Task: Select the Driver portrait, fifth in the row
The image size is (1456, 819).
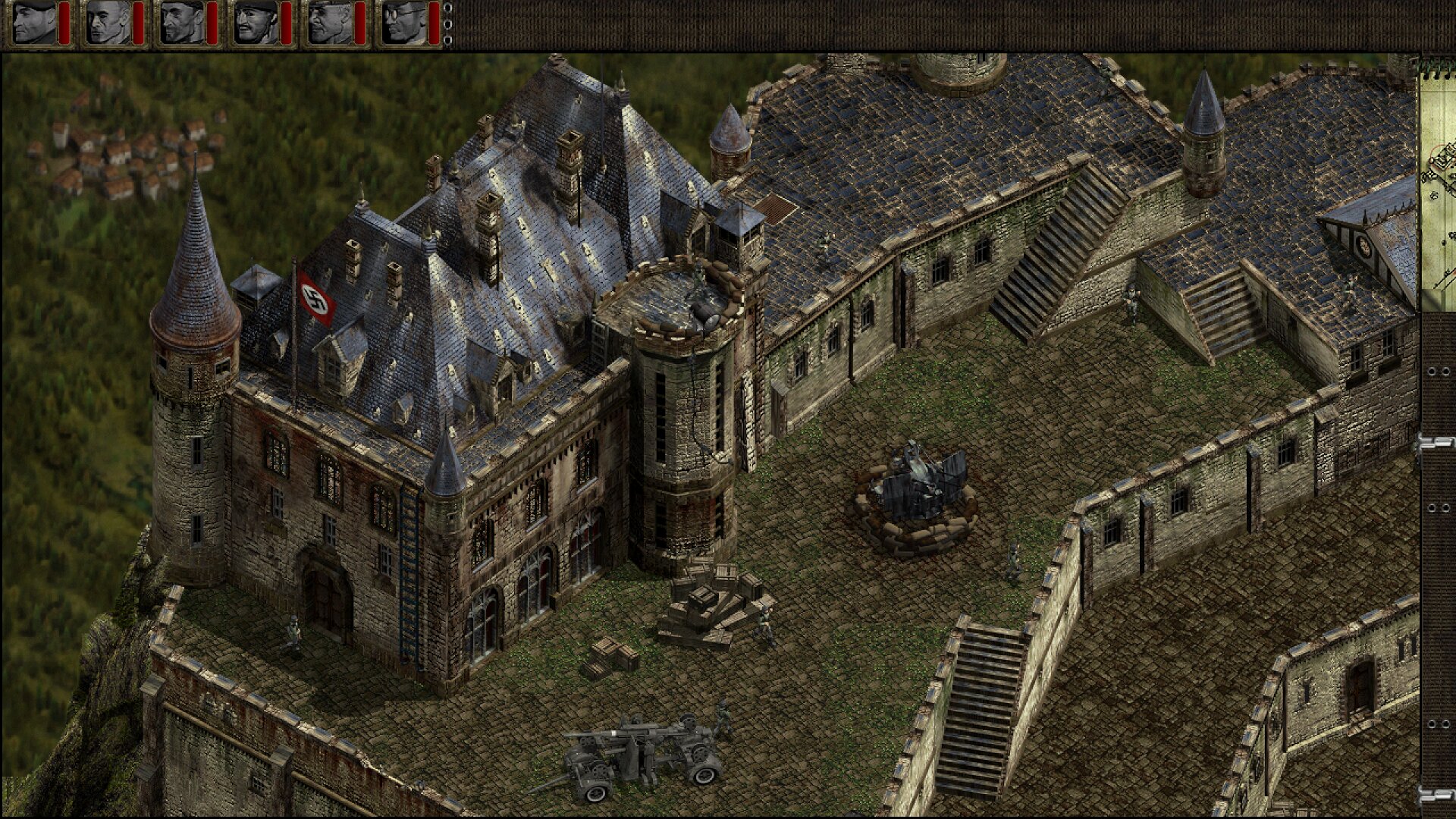Action: coord(329,22)
